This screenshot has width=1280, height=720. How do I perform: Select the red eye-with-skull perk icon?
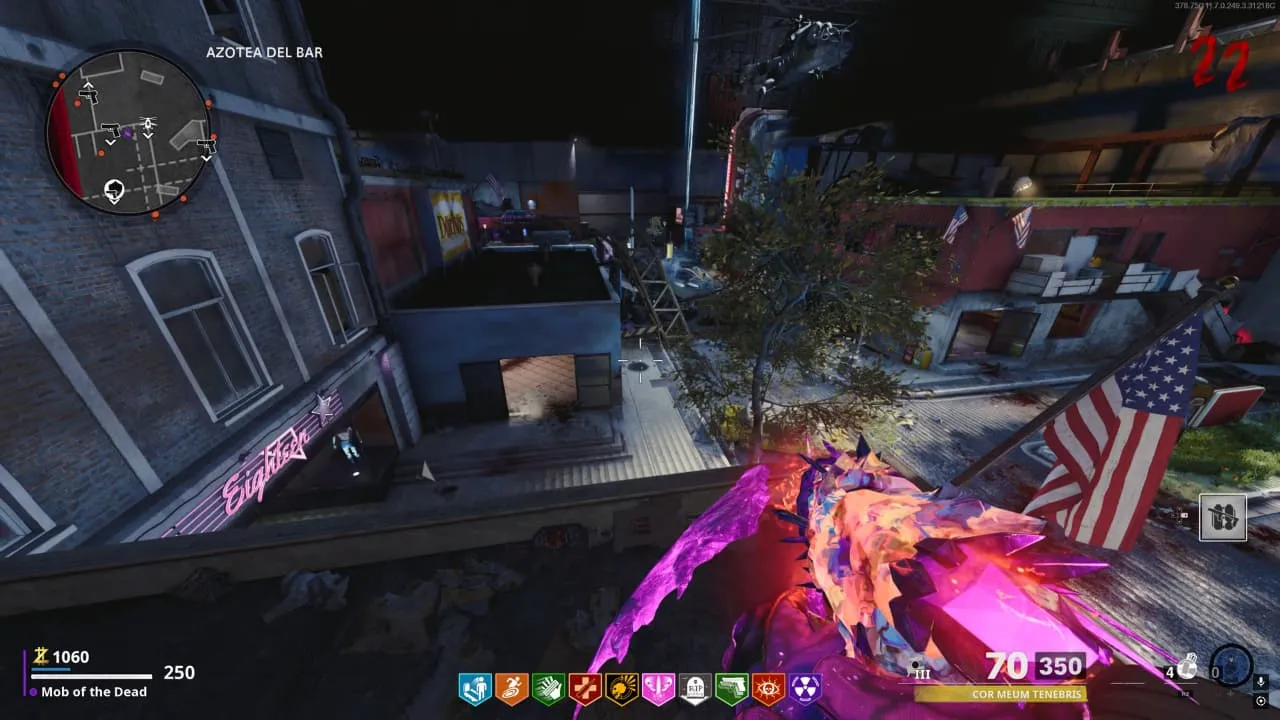pyautogui.click(x=768, y=688)
